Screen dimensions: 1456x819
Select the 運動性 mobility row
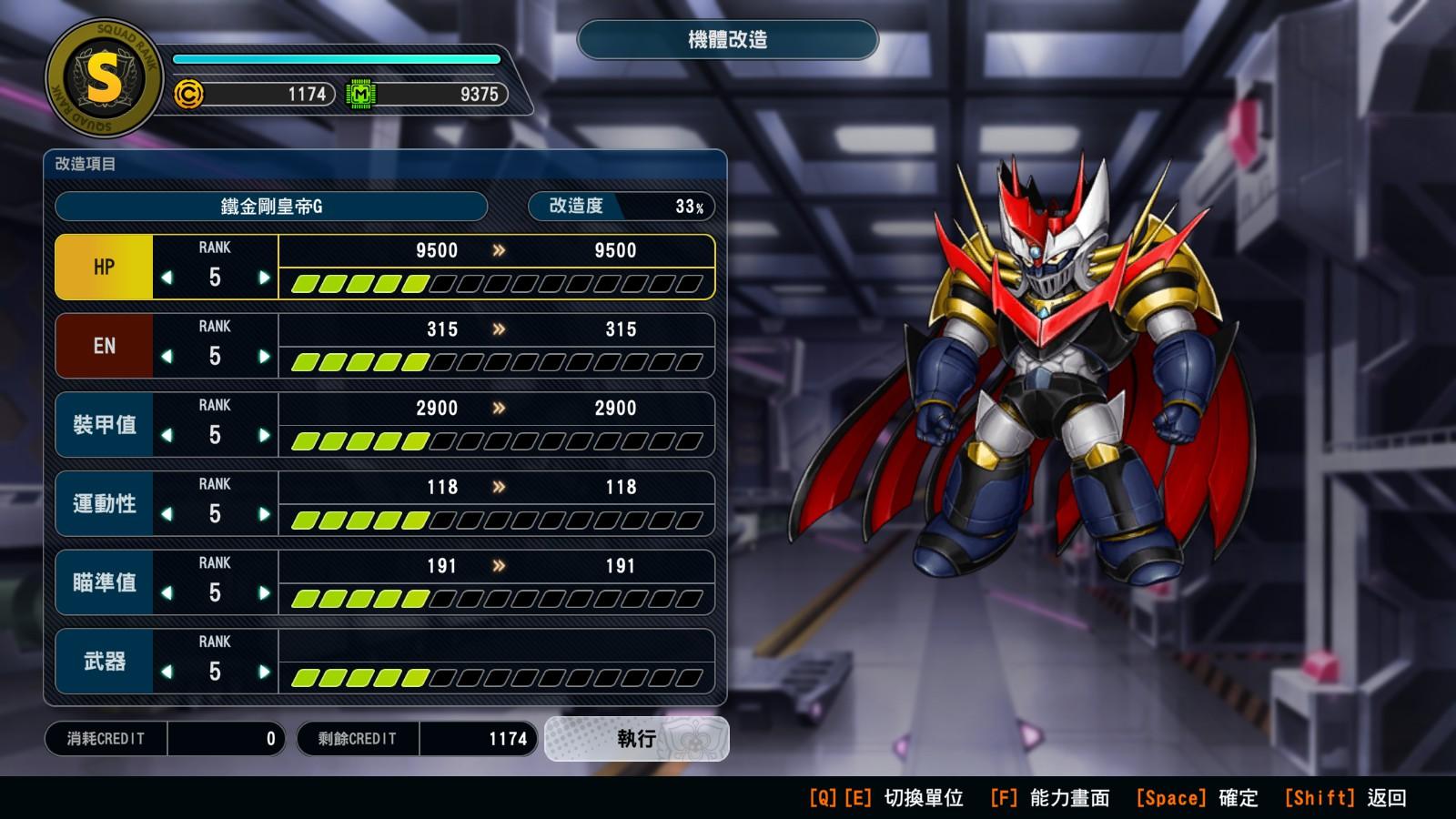tap(104, 504)
